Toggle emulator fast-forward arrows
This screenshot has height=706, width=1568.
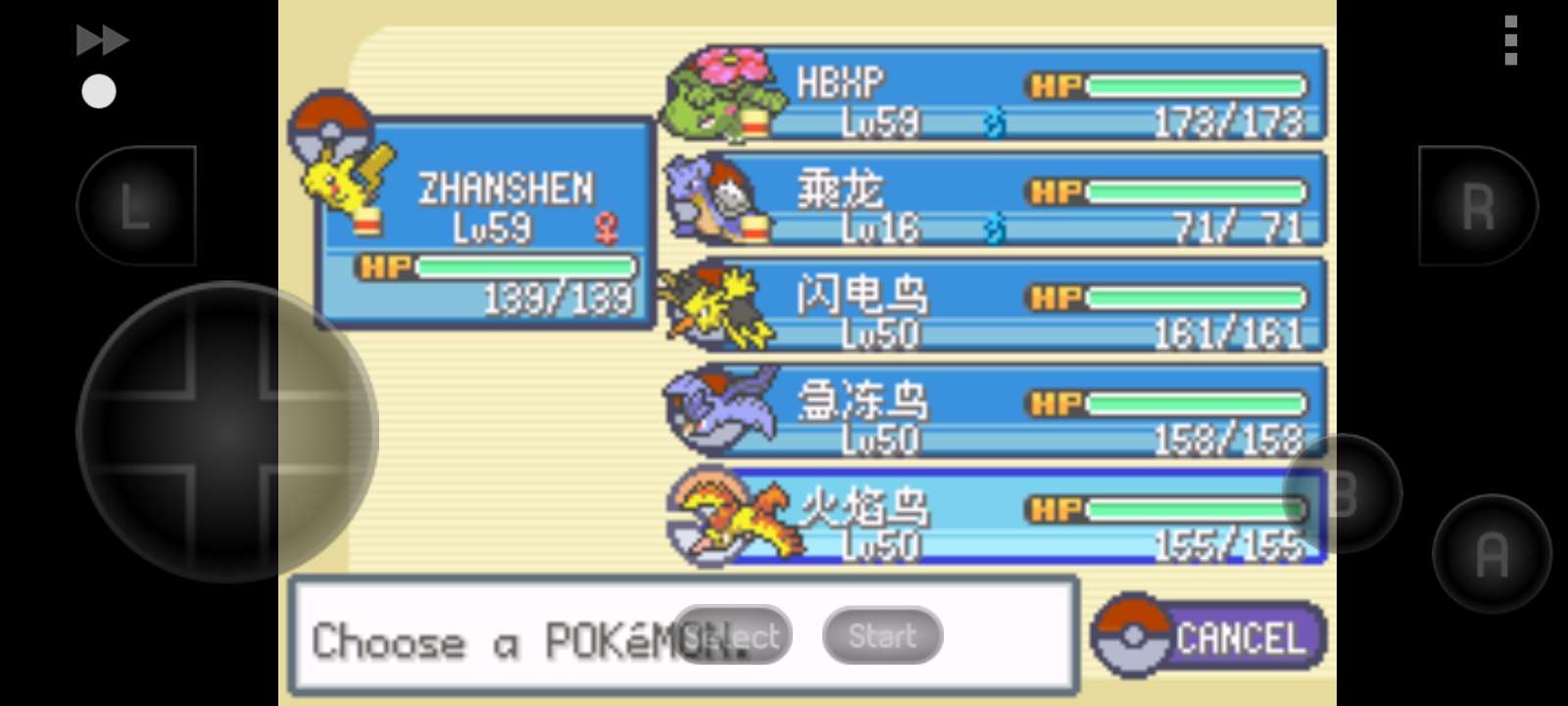pos(102,40)
